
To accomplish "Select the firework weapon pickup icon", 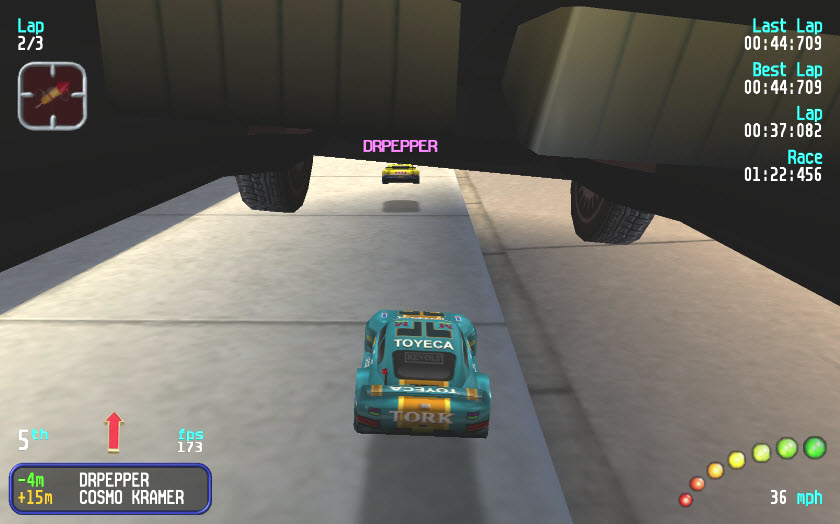I will coord(52,95).
